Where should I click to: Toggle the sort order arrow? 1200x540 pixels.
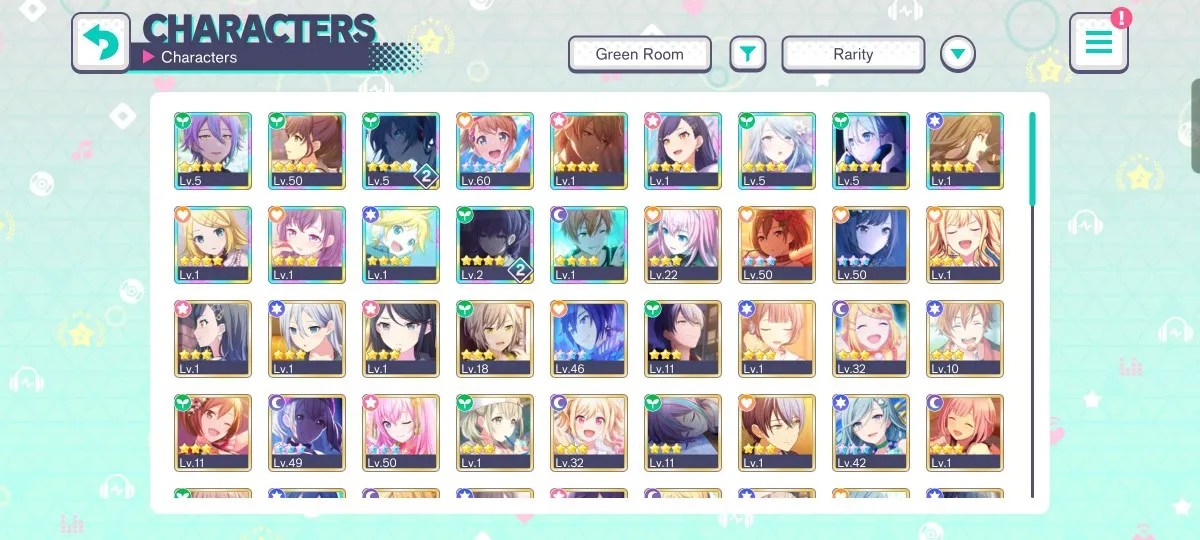coord(958,54)
